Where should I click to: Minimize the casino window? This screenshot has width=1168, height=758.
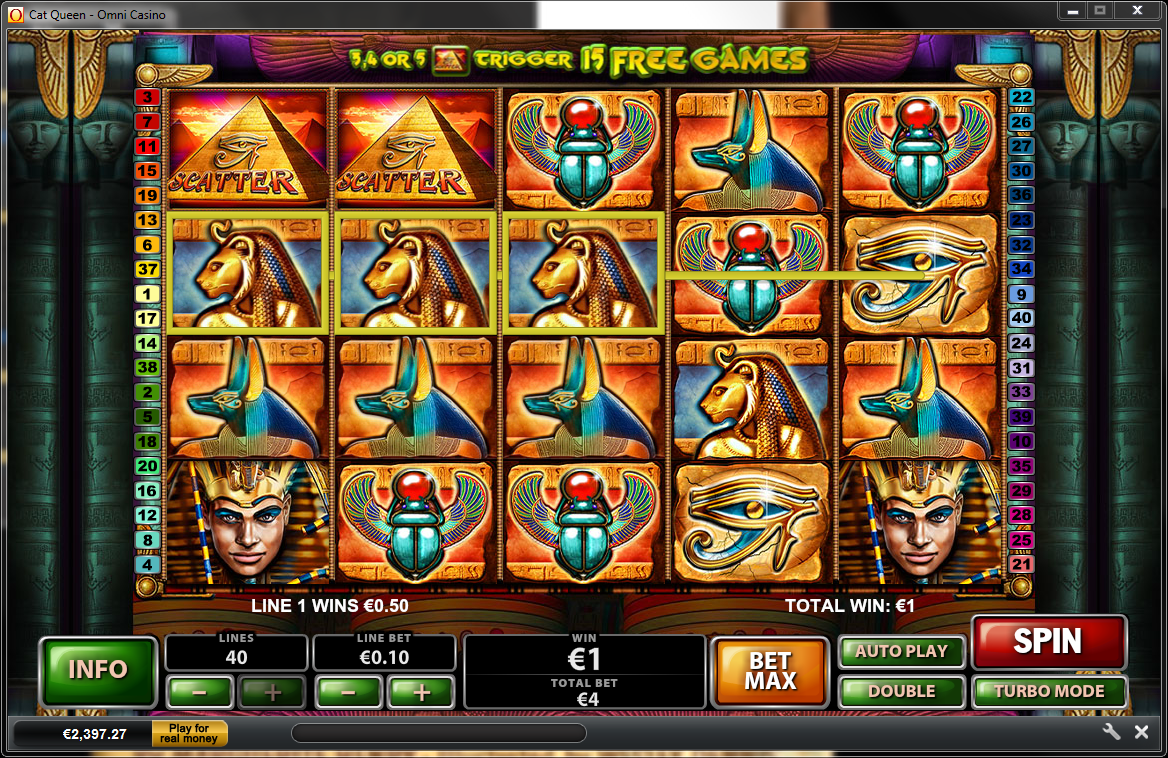[1074, 11]
